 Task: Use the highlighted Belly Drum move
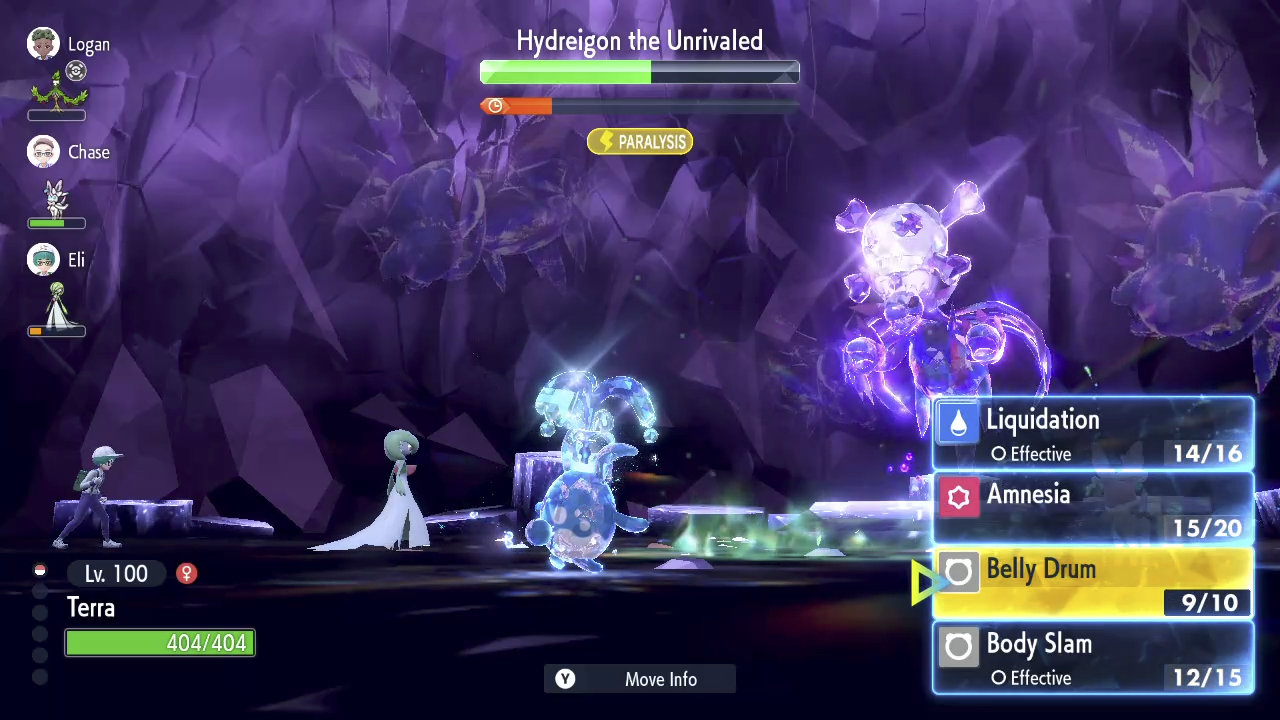[x=1092, y=583]
